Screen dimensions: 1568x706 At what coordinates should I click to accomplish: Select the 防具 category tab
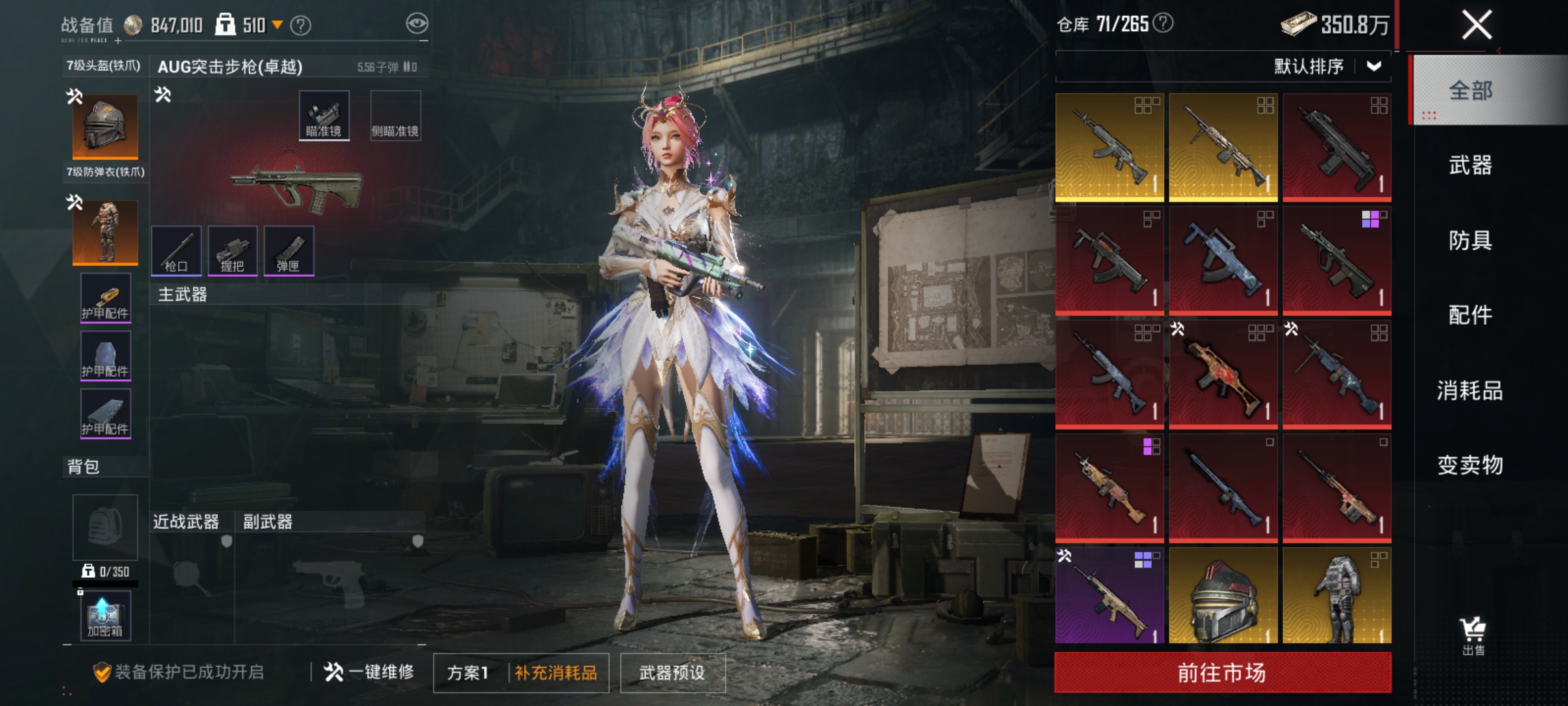(1470, 241)
